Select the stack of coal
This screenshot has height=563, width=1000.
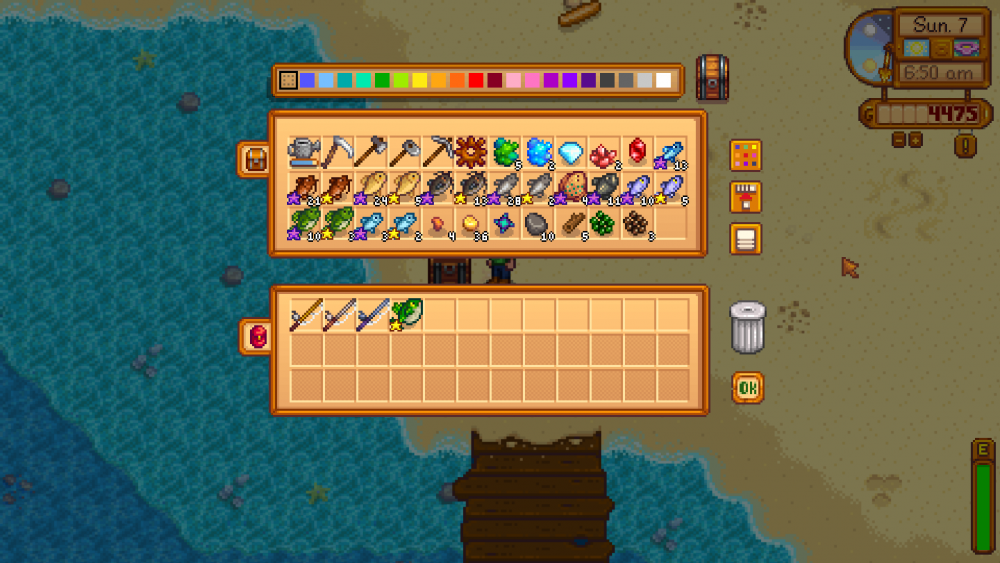[x=538, y=222]
